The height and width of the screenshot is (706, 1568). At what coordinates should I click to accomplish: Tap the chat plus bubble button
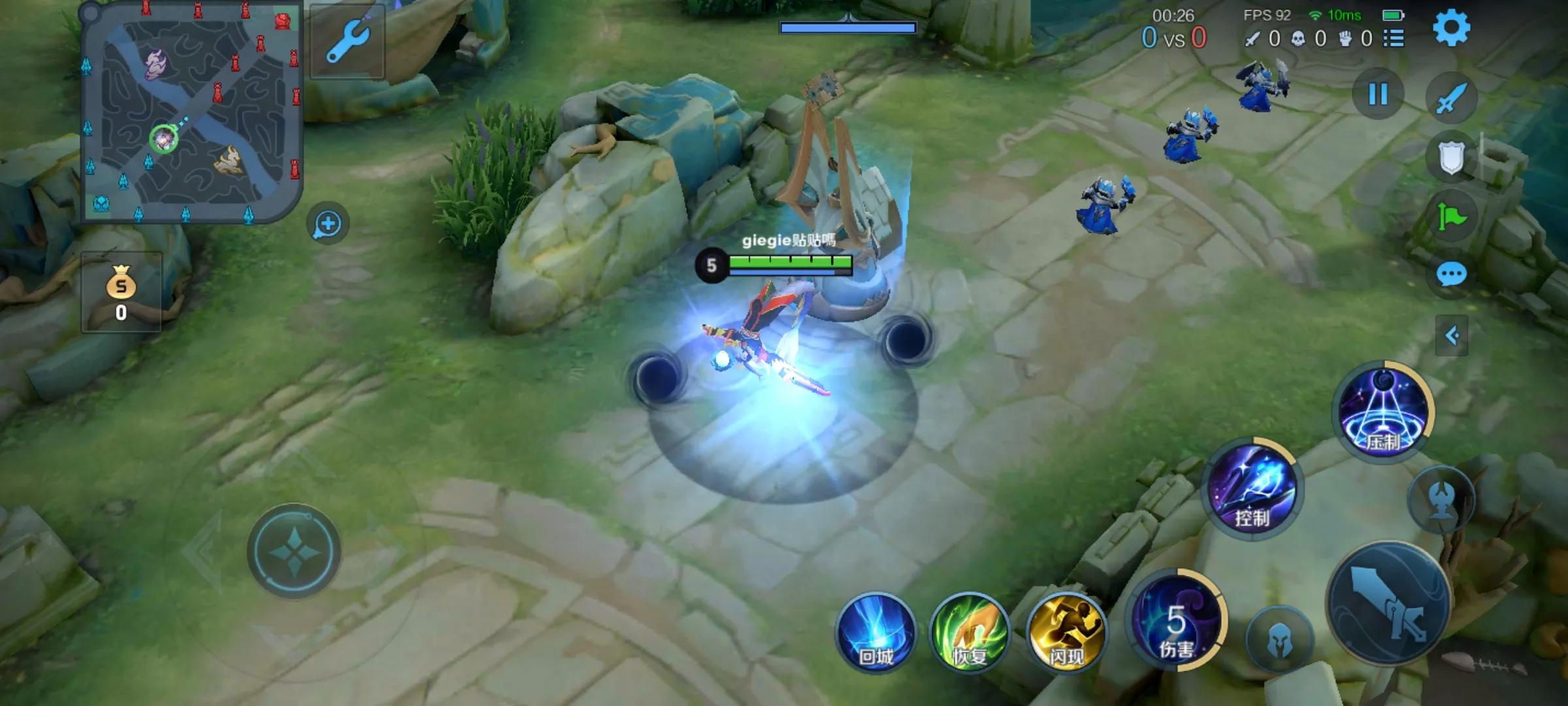327,224
